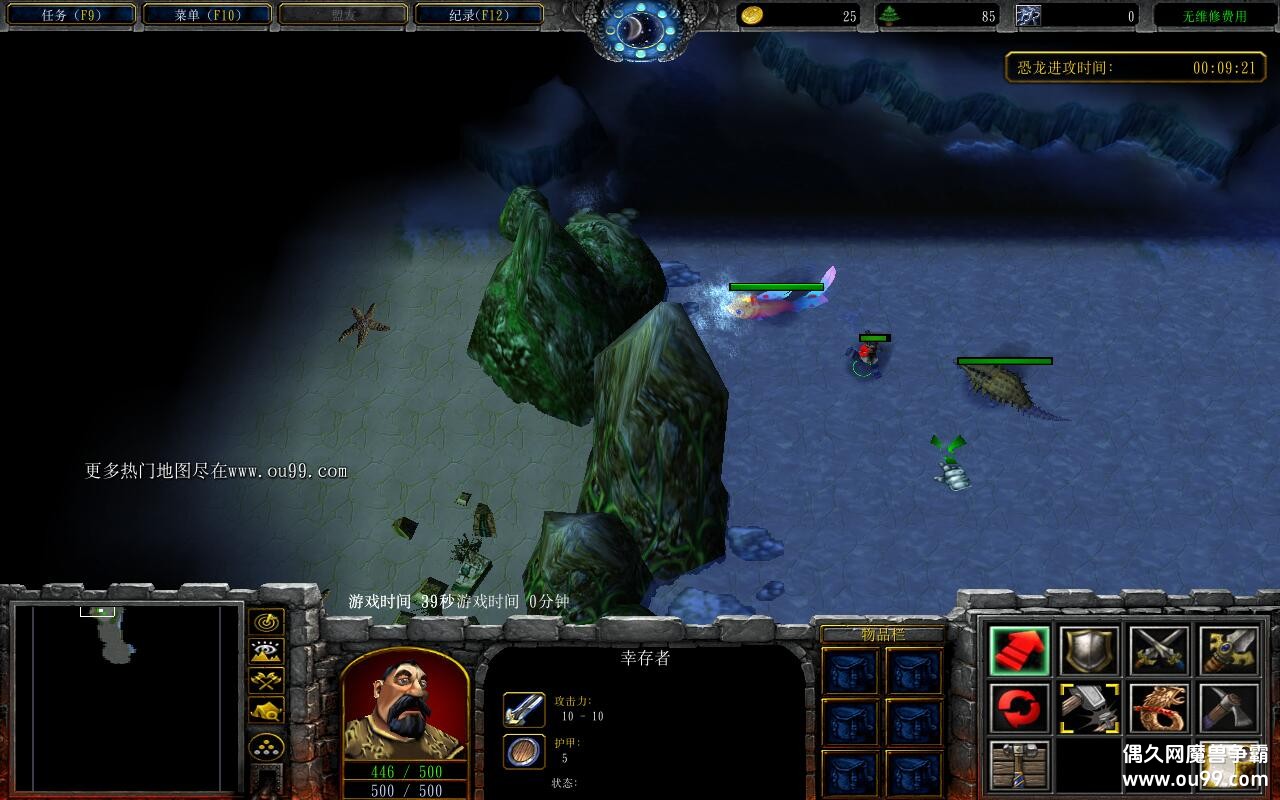The image size is (1280, 800).
Task: Toggle the creep camp display button
Action: pos(266,710)
